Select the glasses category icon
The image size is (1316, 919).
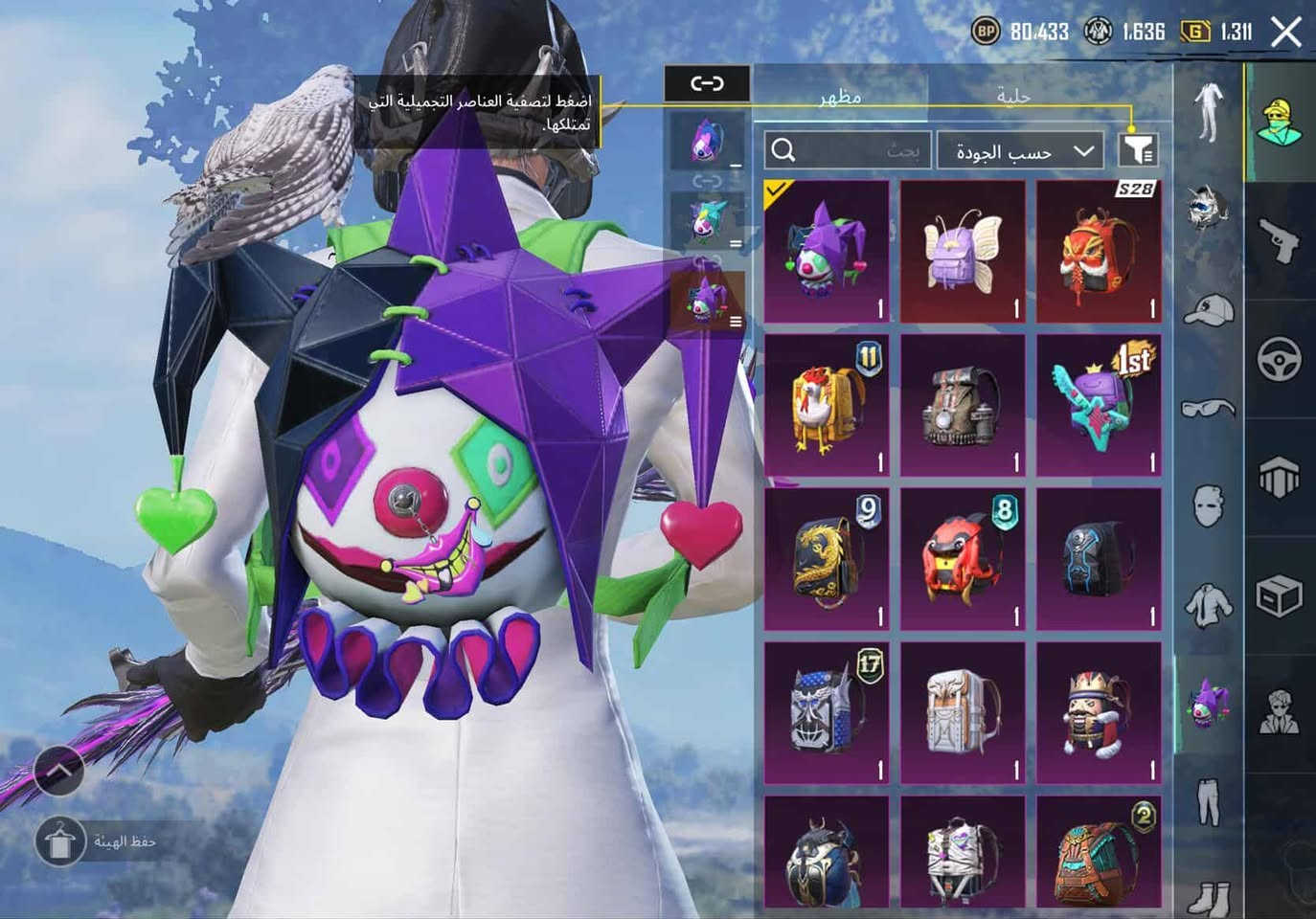[x=1209, y=409]
